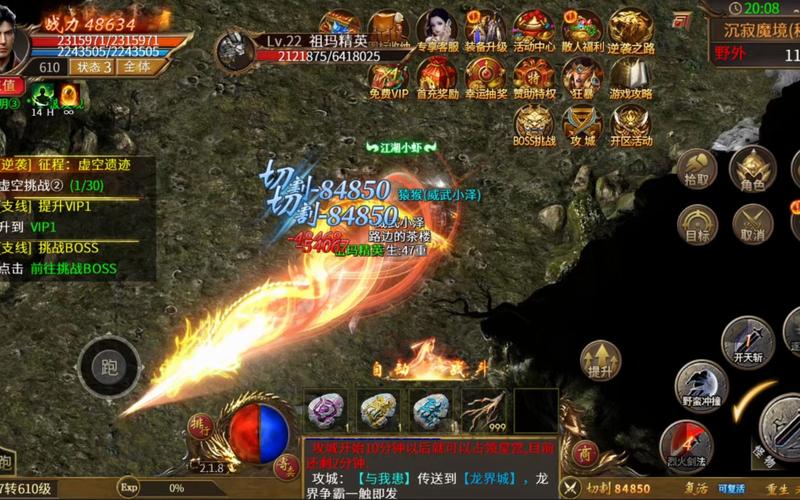Open the 活动中心 activity center
800x500 pixels.
tap(534, 30)
